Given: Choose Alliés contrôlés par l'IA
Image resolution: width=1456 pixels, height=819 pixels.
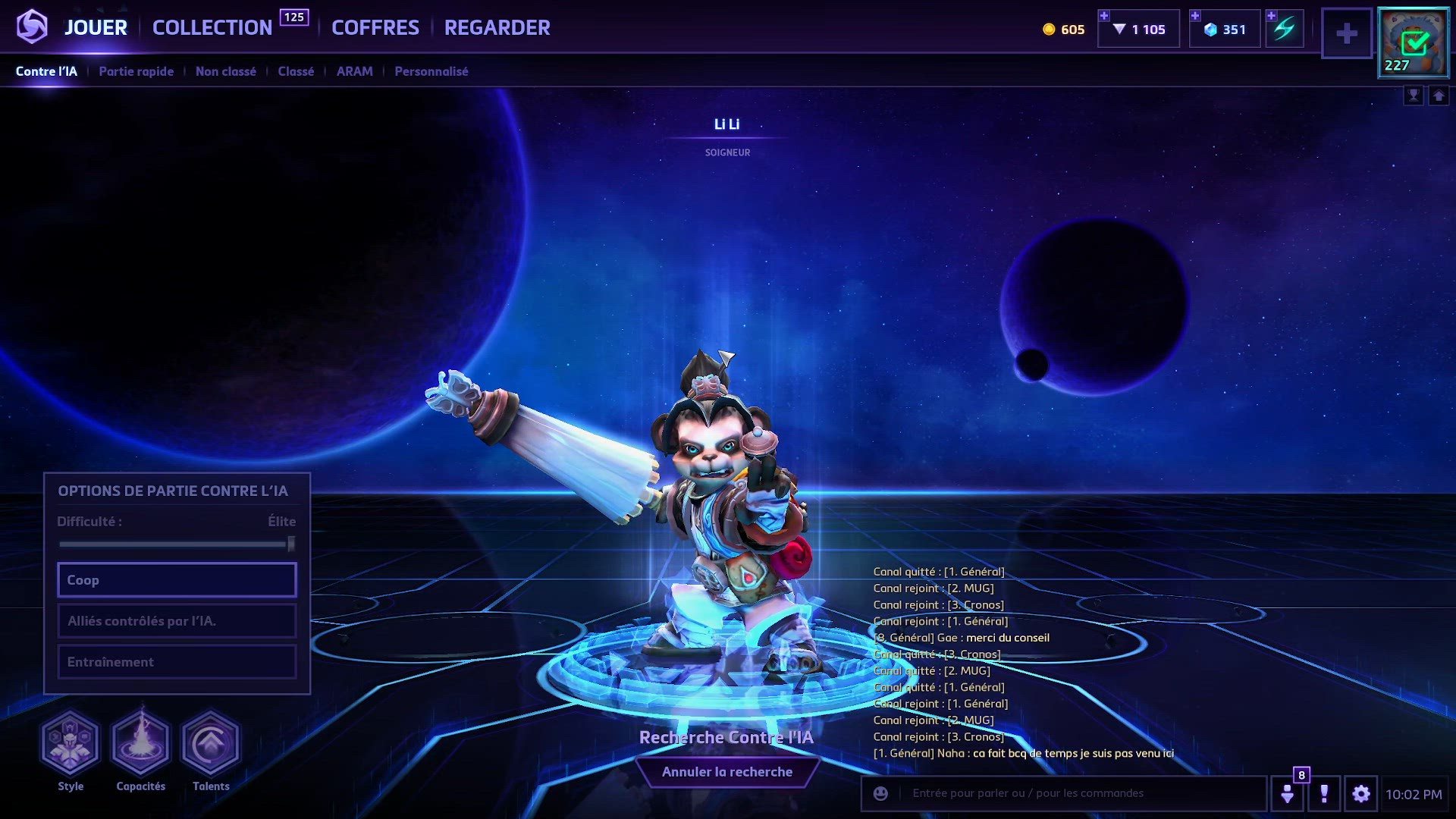Looking at the screenshot, I should 177,621.
